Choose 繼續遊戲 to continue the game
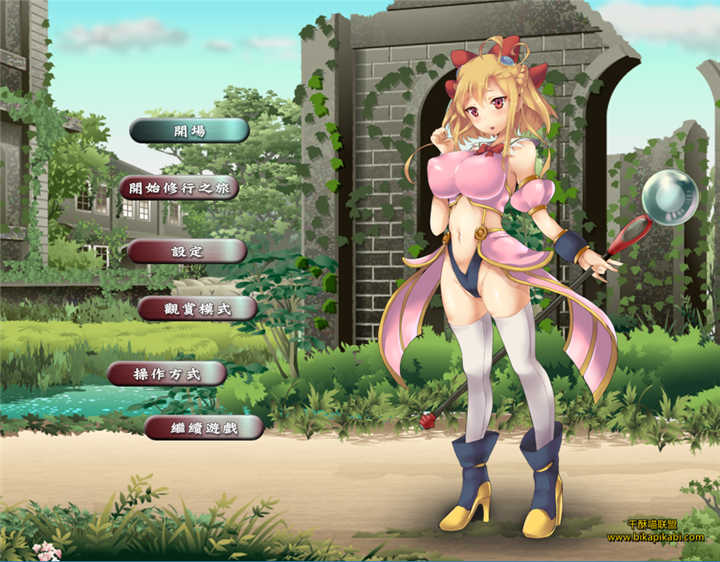This screenshot has height=562, width=720. [204, 428]
